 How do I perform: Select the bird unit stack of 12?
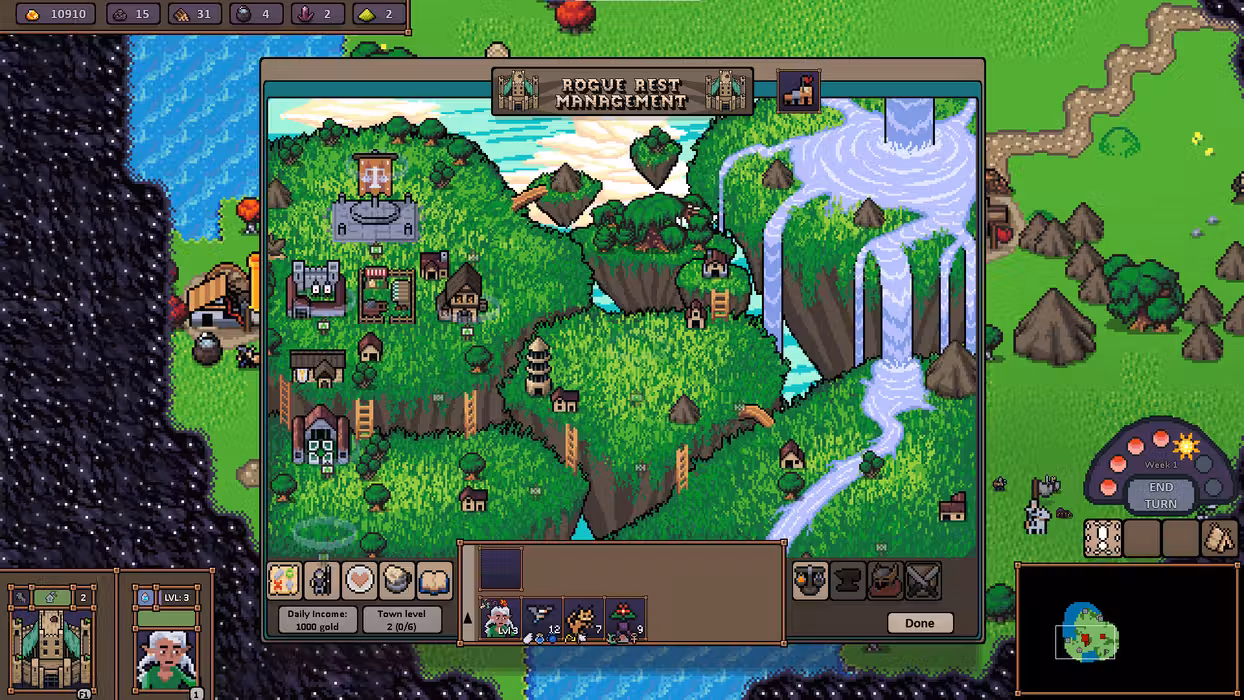(x=542, y=619)
